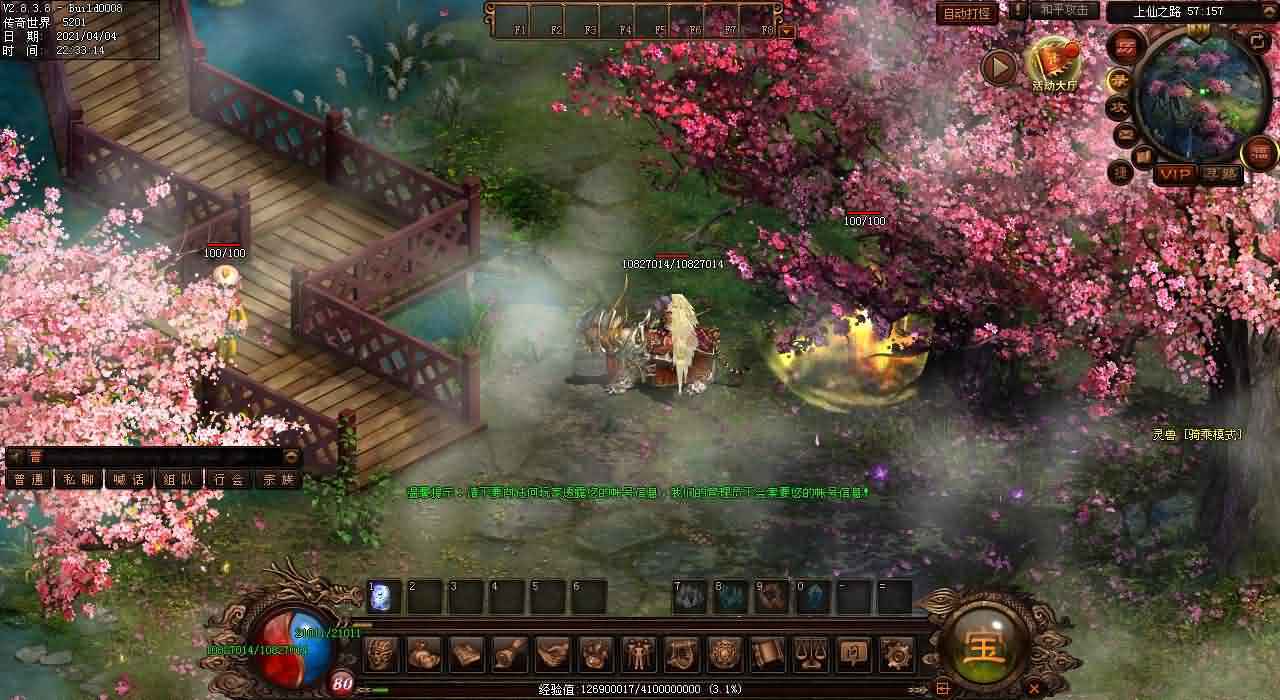Click the red X button beside treasure orb
The width and height of the screenshot is (1280, 700).
point(1034,687)
